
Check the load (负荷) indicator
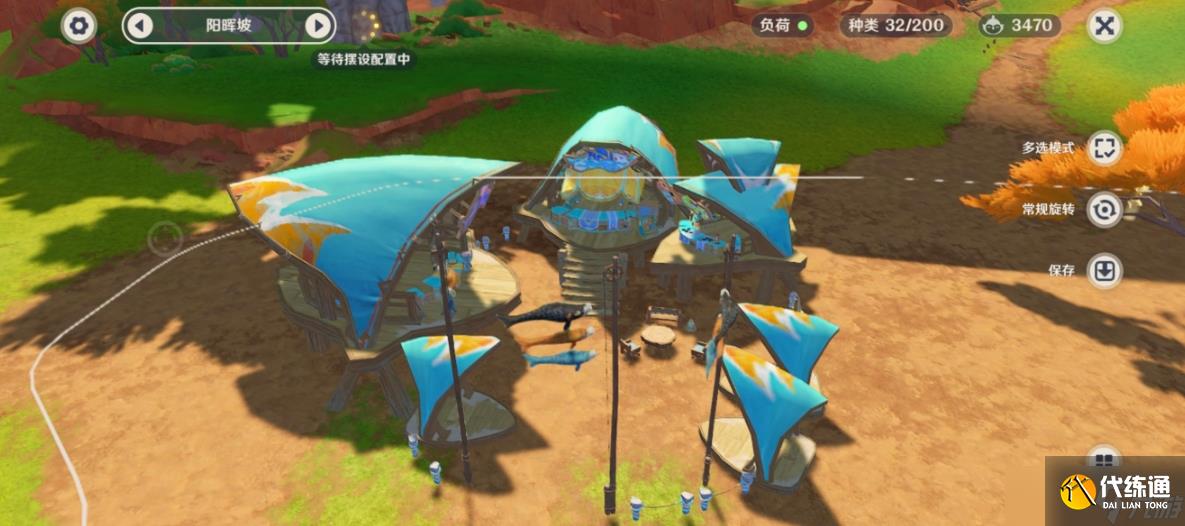[783, 25]
